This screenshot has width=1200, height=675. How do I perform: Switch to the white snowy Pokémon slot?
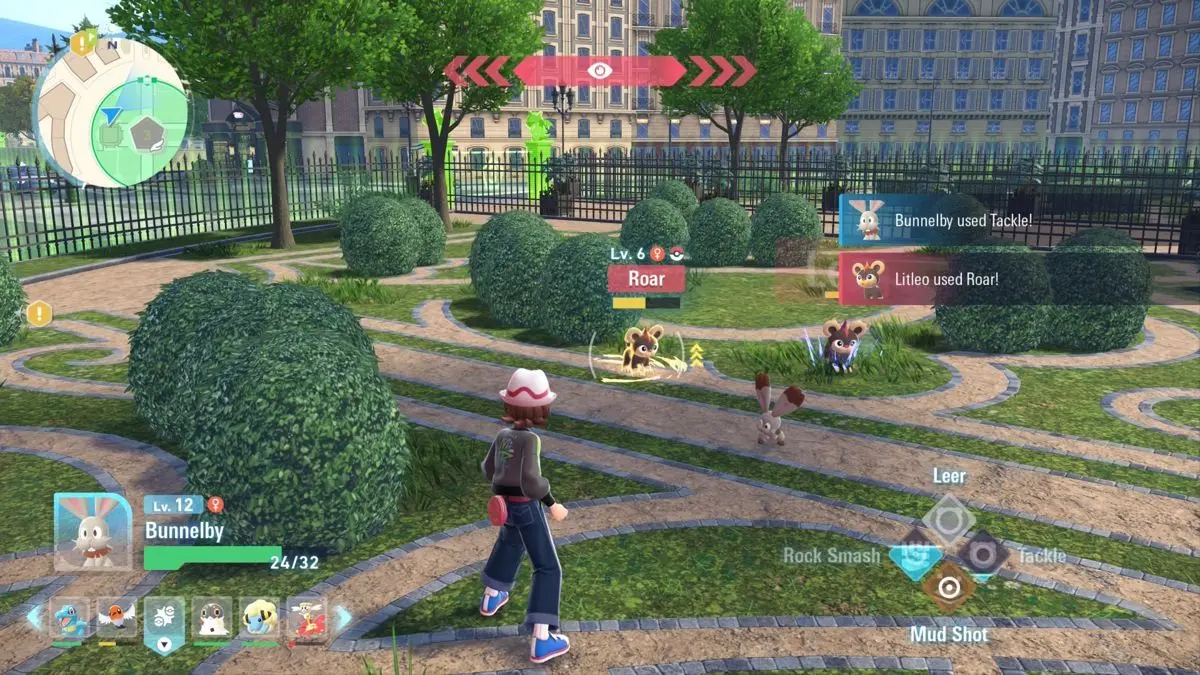tap(212, 619)
